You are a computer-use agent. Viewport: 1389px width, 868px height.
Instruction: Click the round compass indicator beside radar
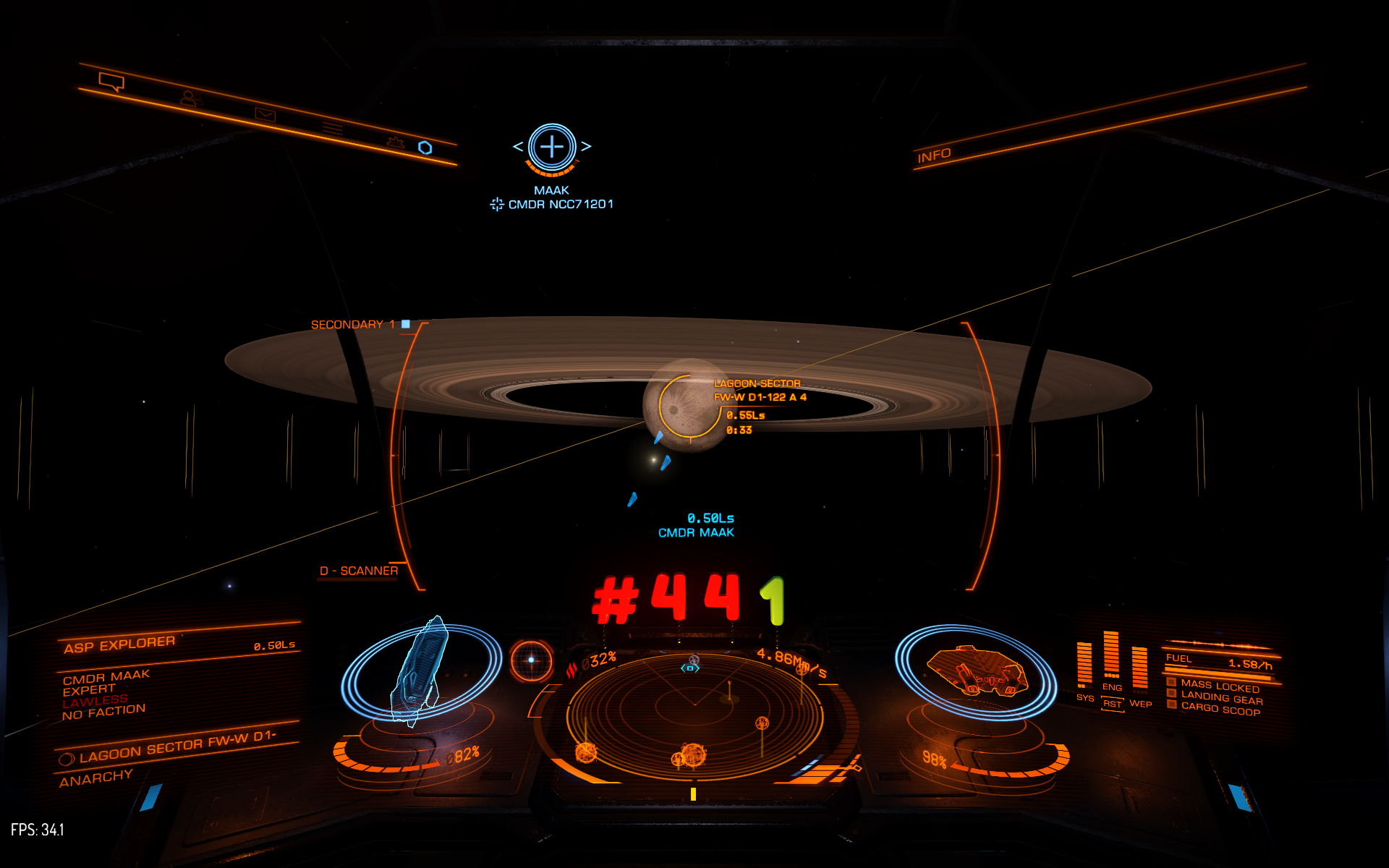tap(532, 660)
